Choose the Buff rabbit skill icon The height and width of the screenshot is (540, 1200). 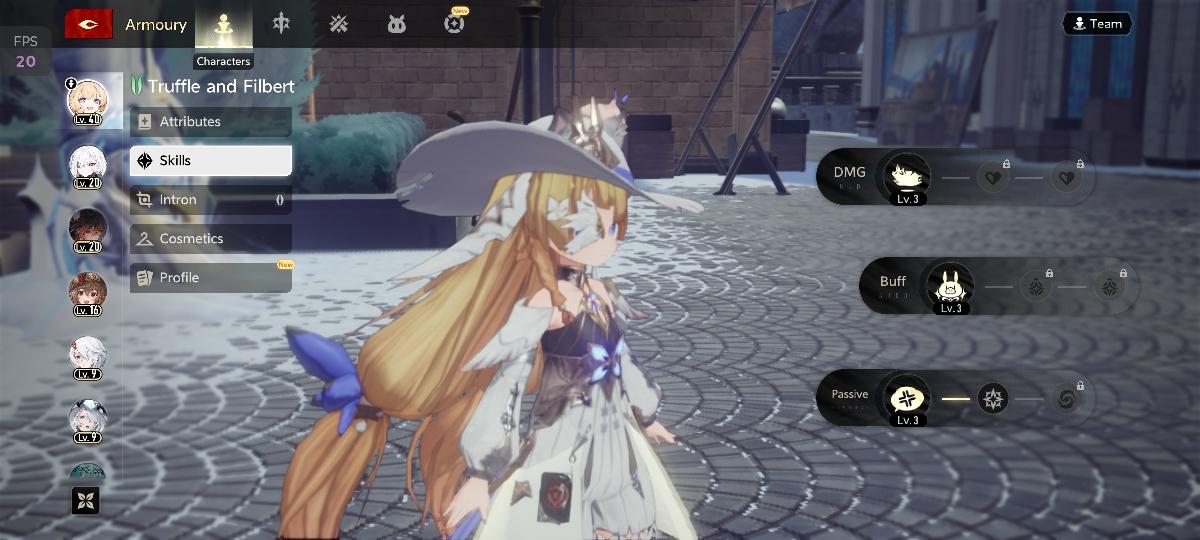tap(950, 286)
